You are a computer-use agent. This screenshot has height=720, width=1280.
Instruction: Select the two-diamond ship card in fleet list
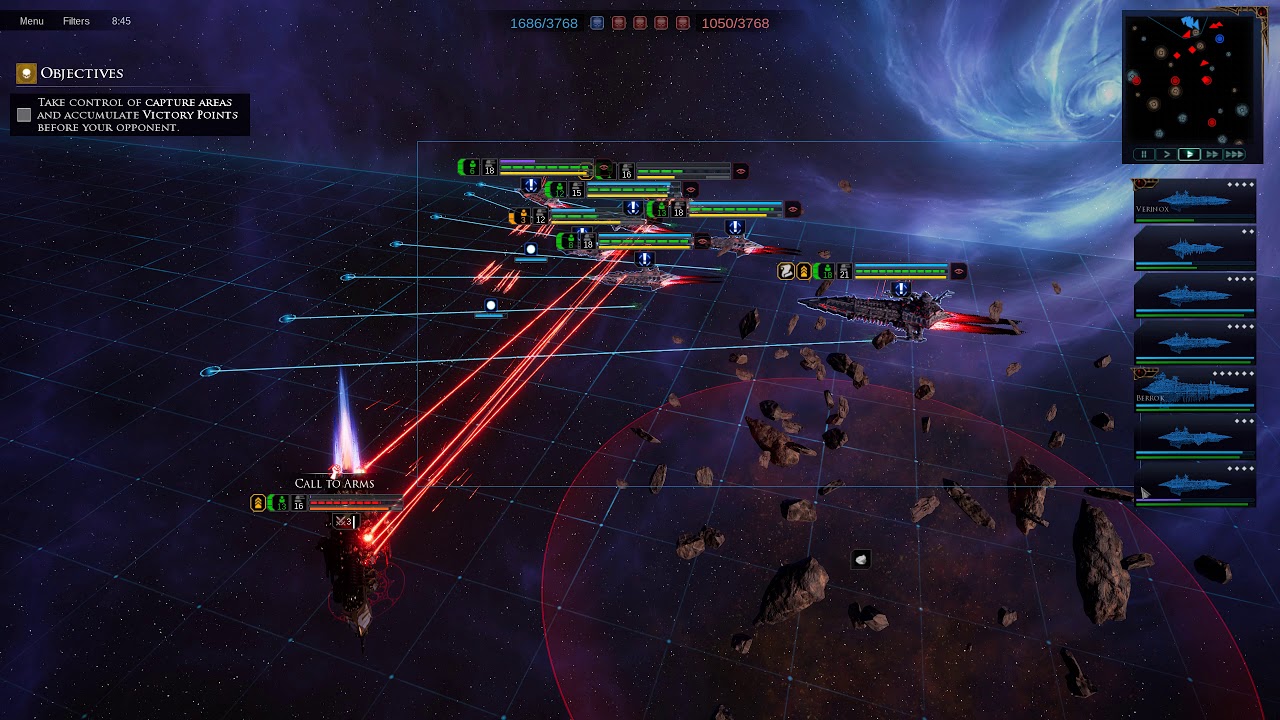click(x=1195, y=248)
